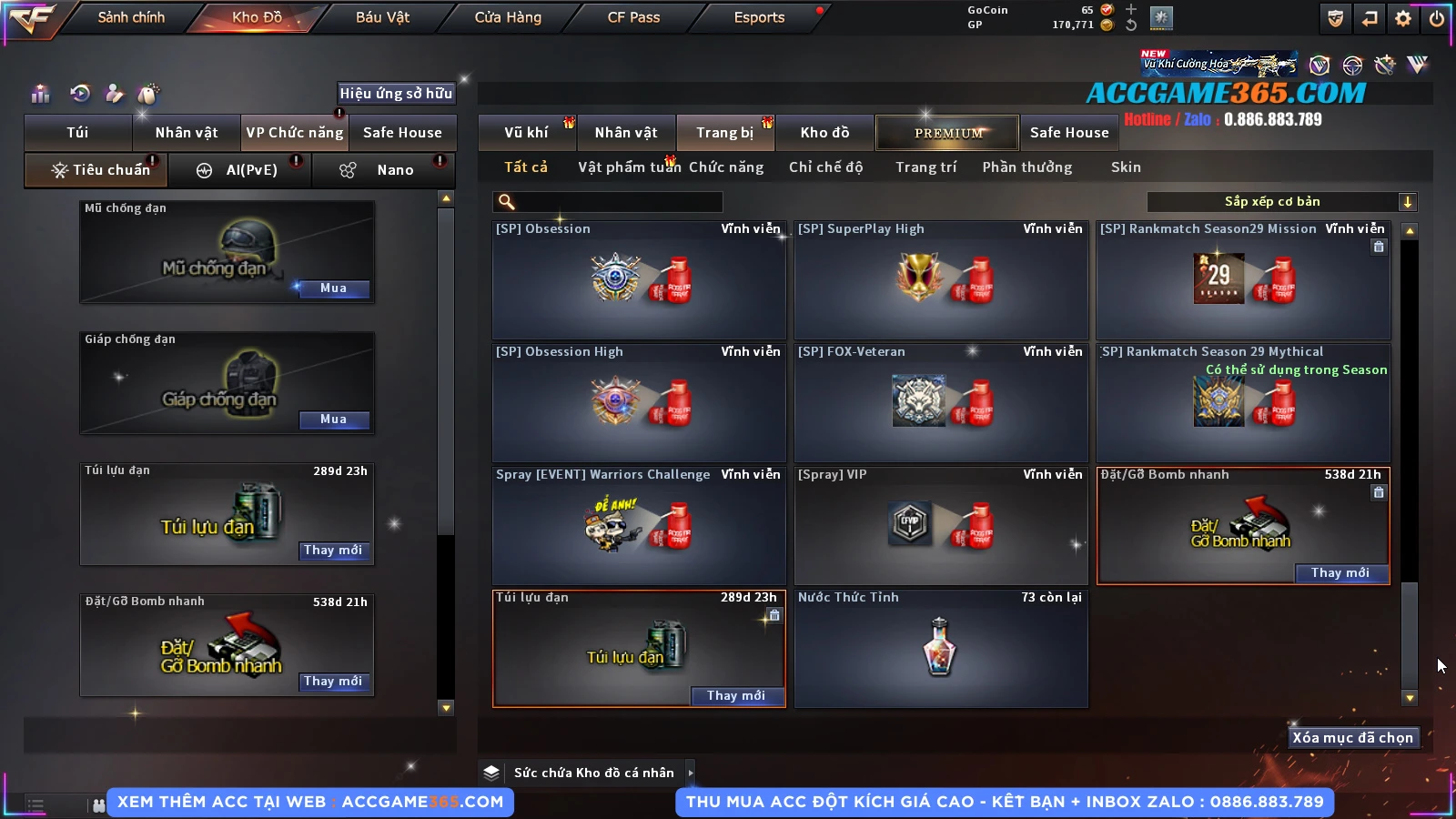Screen dimensions: 1456x819
Task: Select the PREMIUM inventory tab
Action: click(948, 133)
